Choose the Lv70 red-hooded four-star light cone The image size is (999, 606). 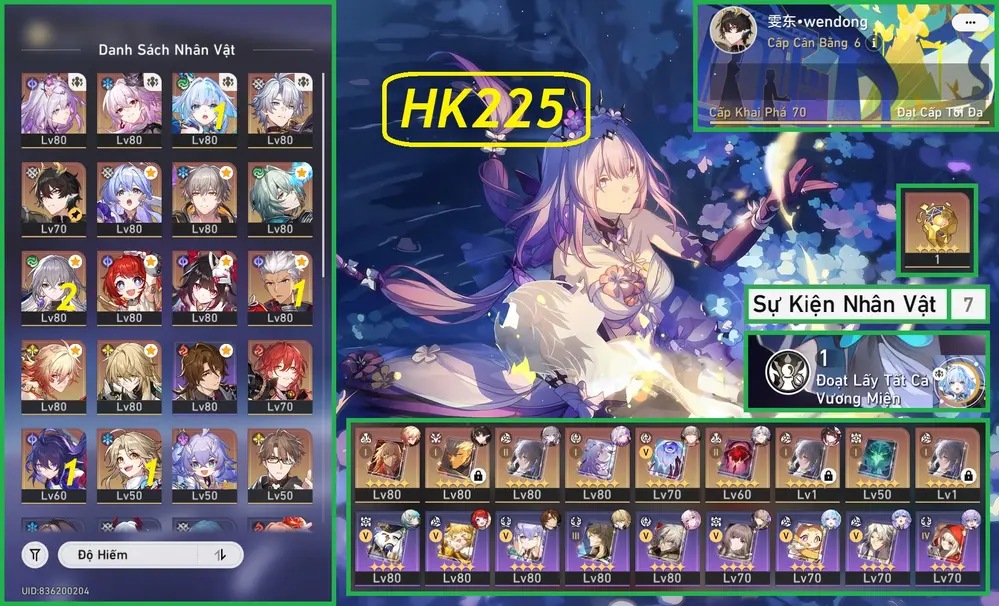tap(946, 547)
